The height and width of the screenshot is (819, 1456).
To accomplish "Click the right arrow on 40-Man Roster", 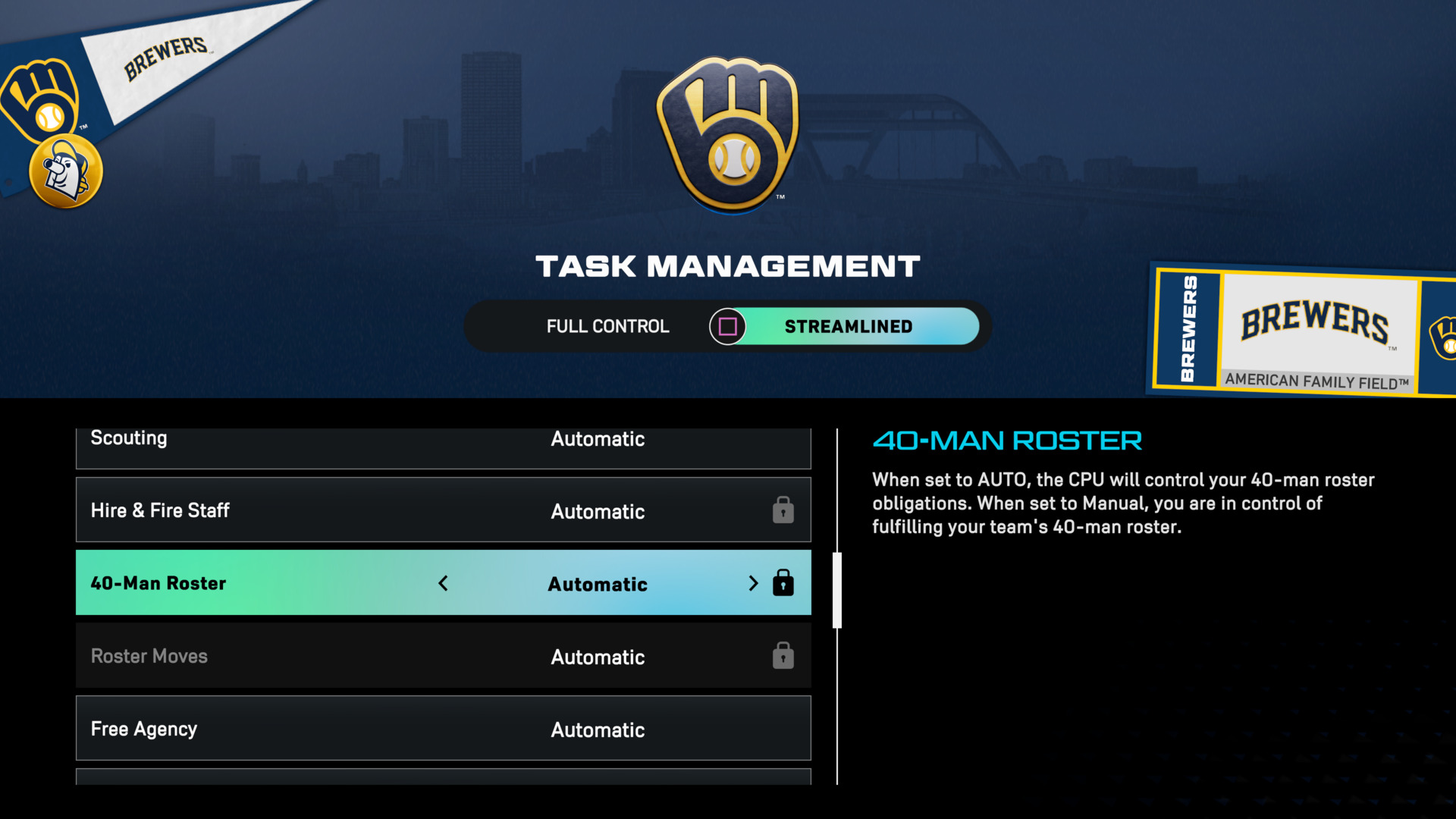I will point(752,583).
